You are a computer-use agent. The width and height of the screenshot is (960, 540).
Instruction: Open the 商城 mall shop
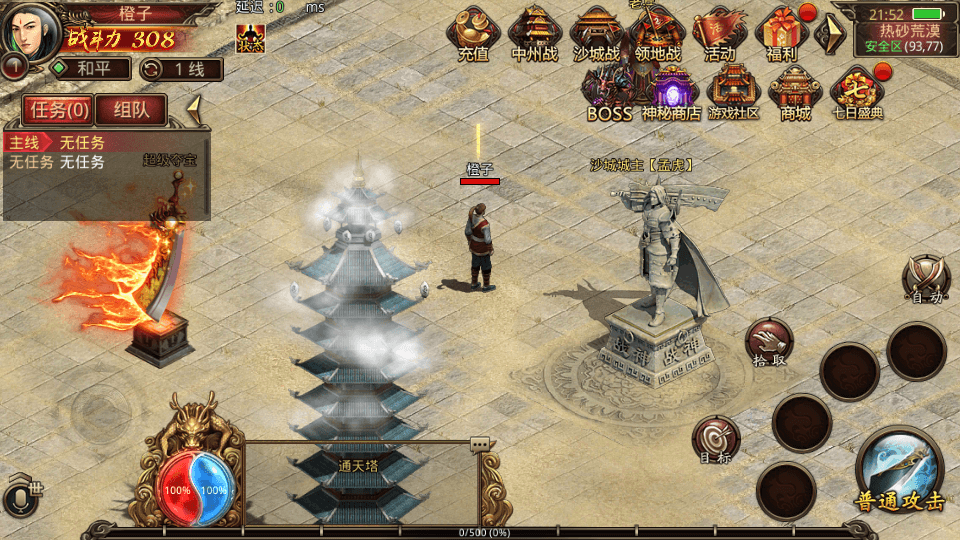point(796,93)
